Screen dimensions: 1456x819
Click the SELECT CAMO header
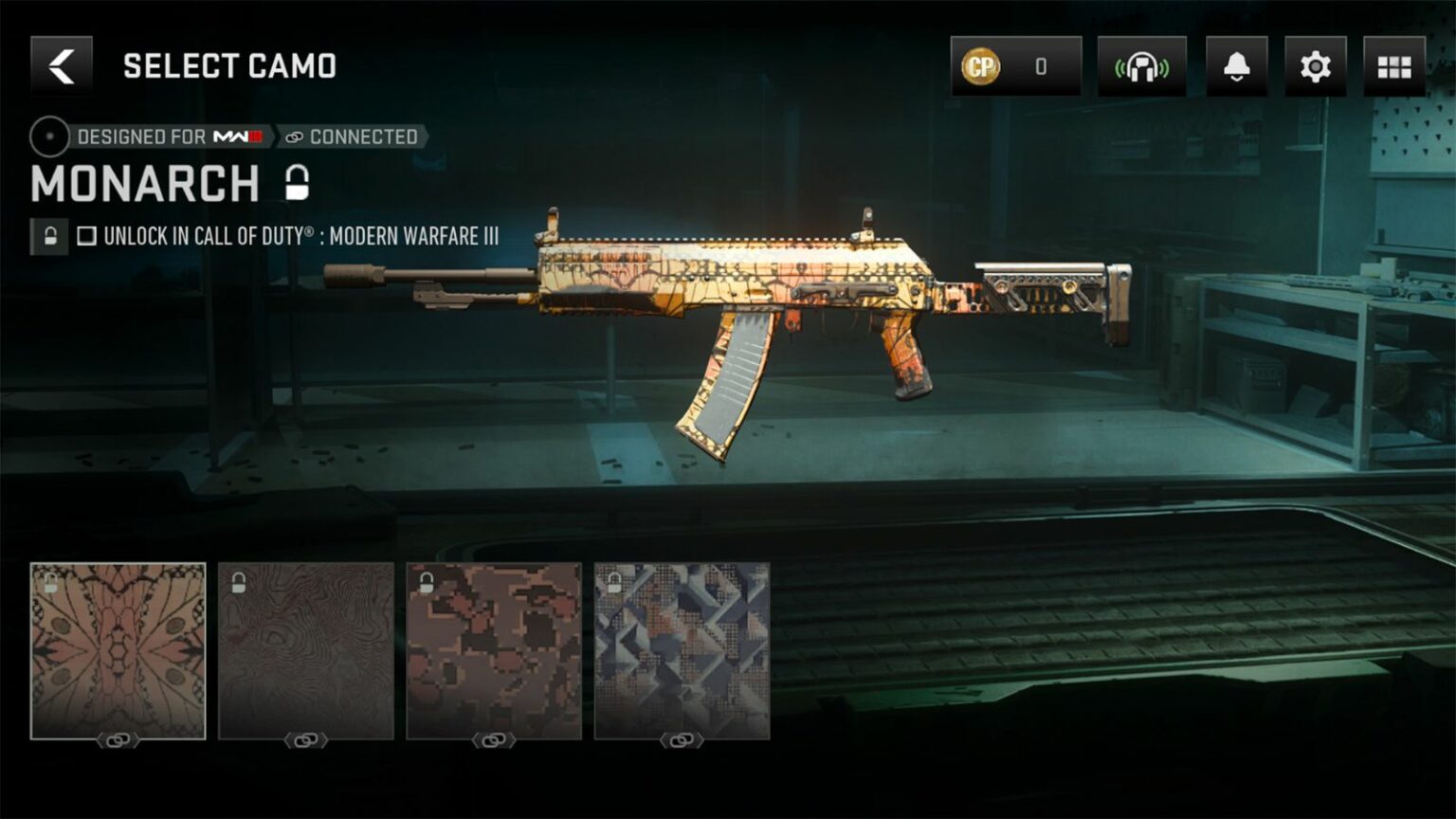229,66
